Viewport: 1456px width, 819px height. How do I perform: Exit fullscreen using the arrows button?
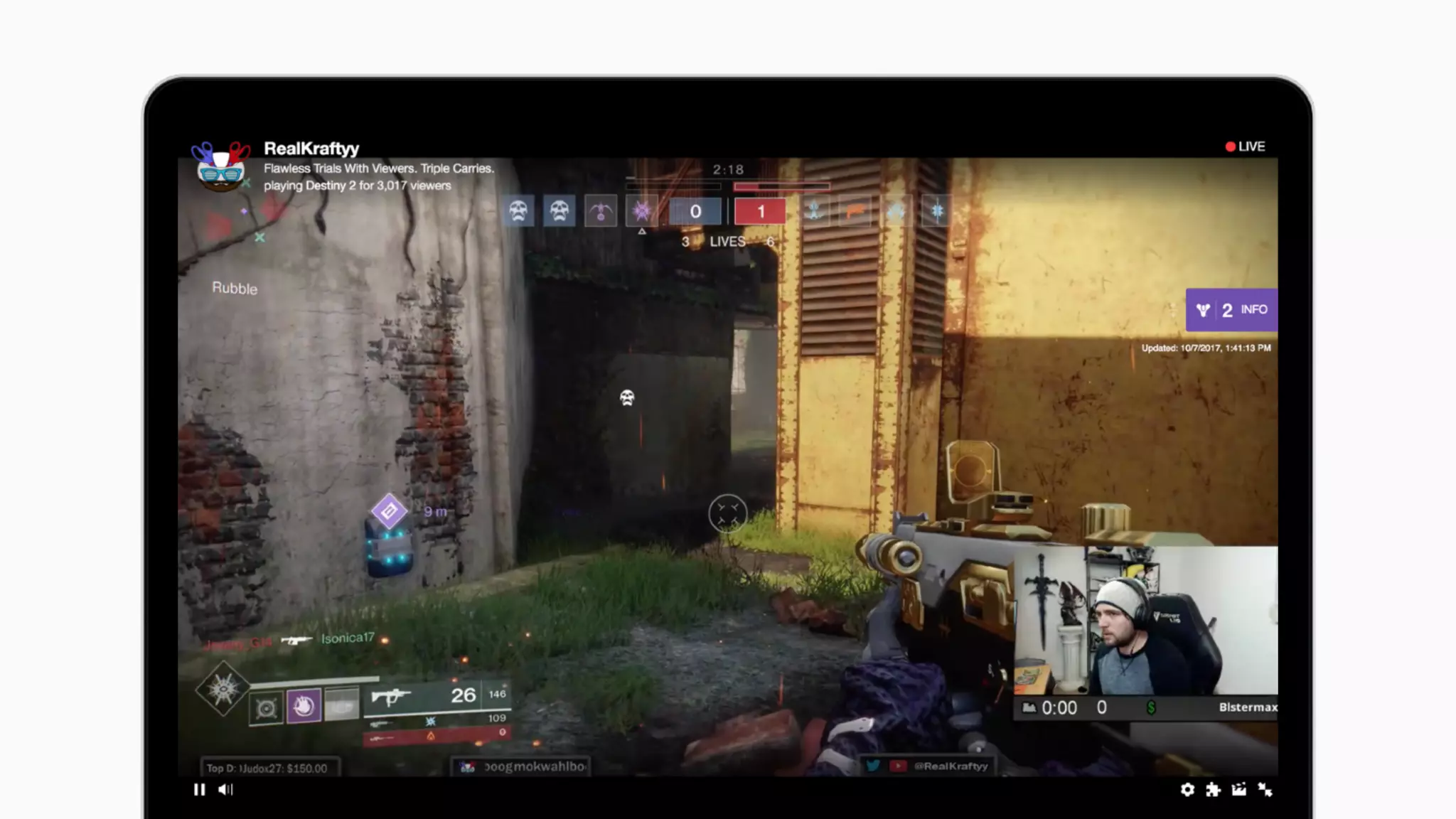pos(1265,789)
